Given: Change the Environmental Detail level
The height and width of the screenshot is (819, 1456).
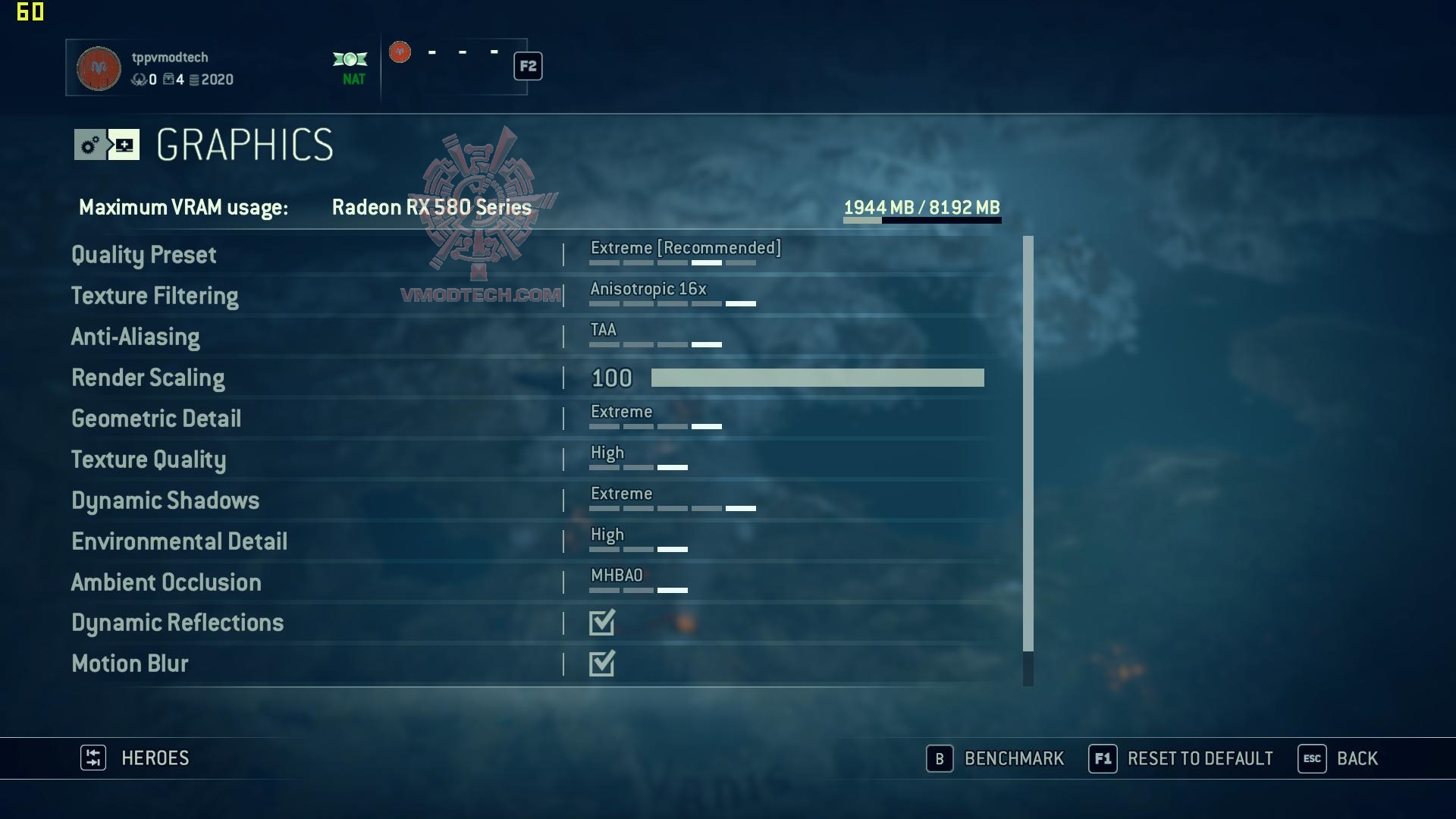Looking at the screenshot, I should click(639, 541).
